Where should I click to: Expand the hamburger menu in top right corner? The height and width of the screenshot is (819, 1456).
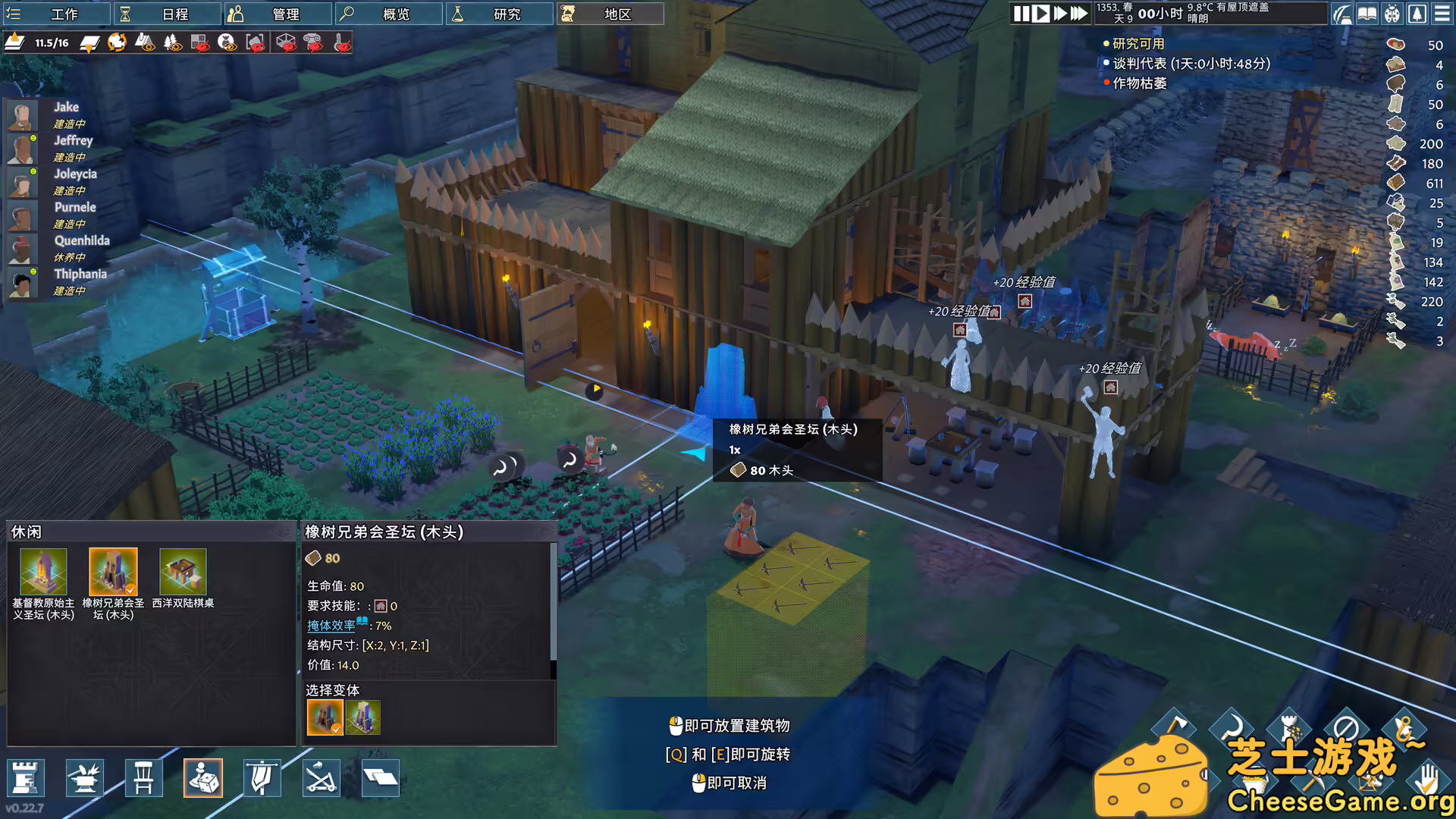coord(1442,14)
